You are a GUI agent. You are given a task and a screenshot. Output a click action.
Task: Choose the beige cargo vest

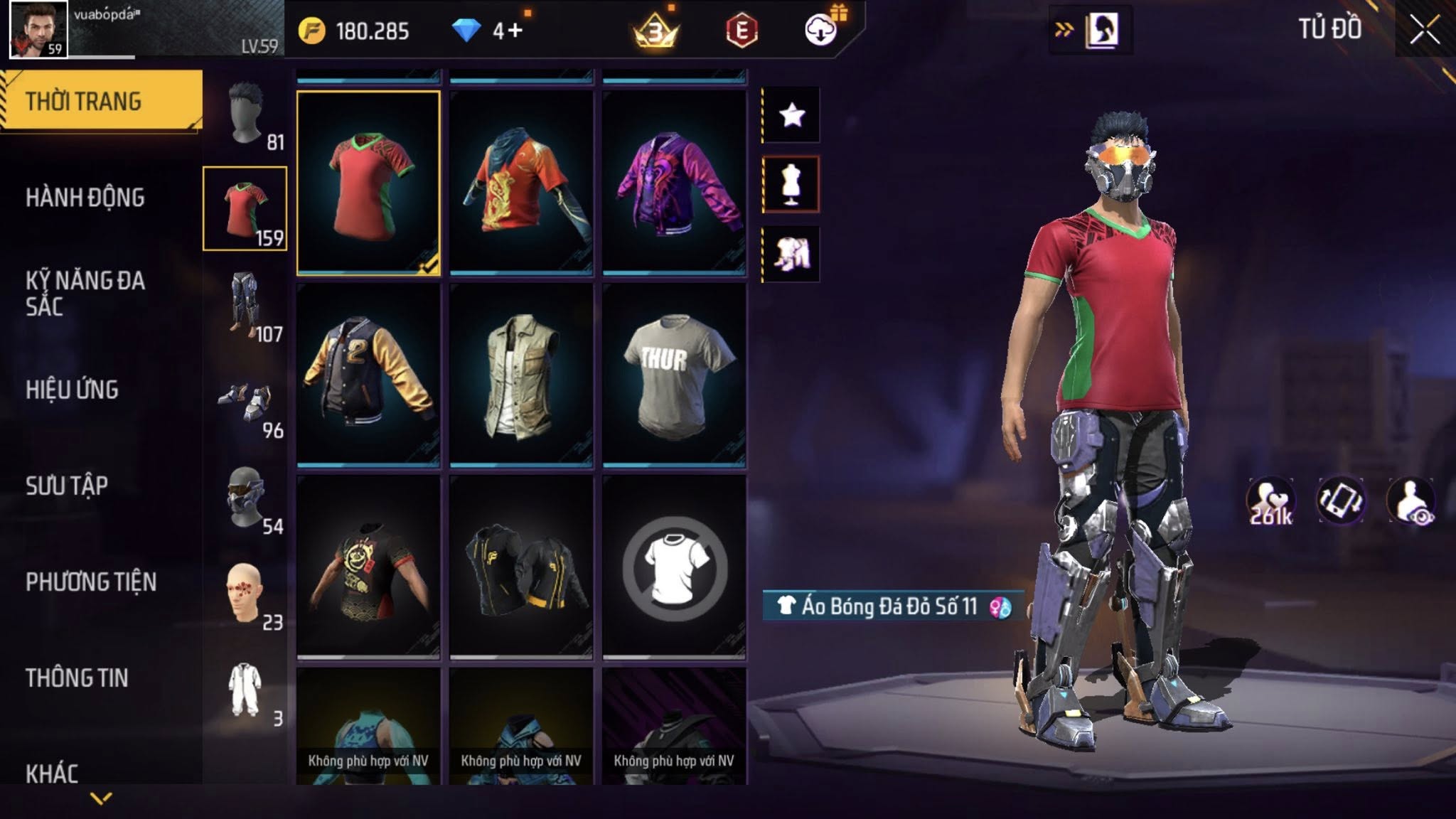(x=521, y=375)
